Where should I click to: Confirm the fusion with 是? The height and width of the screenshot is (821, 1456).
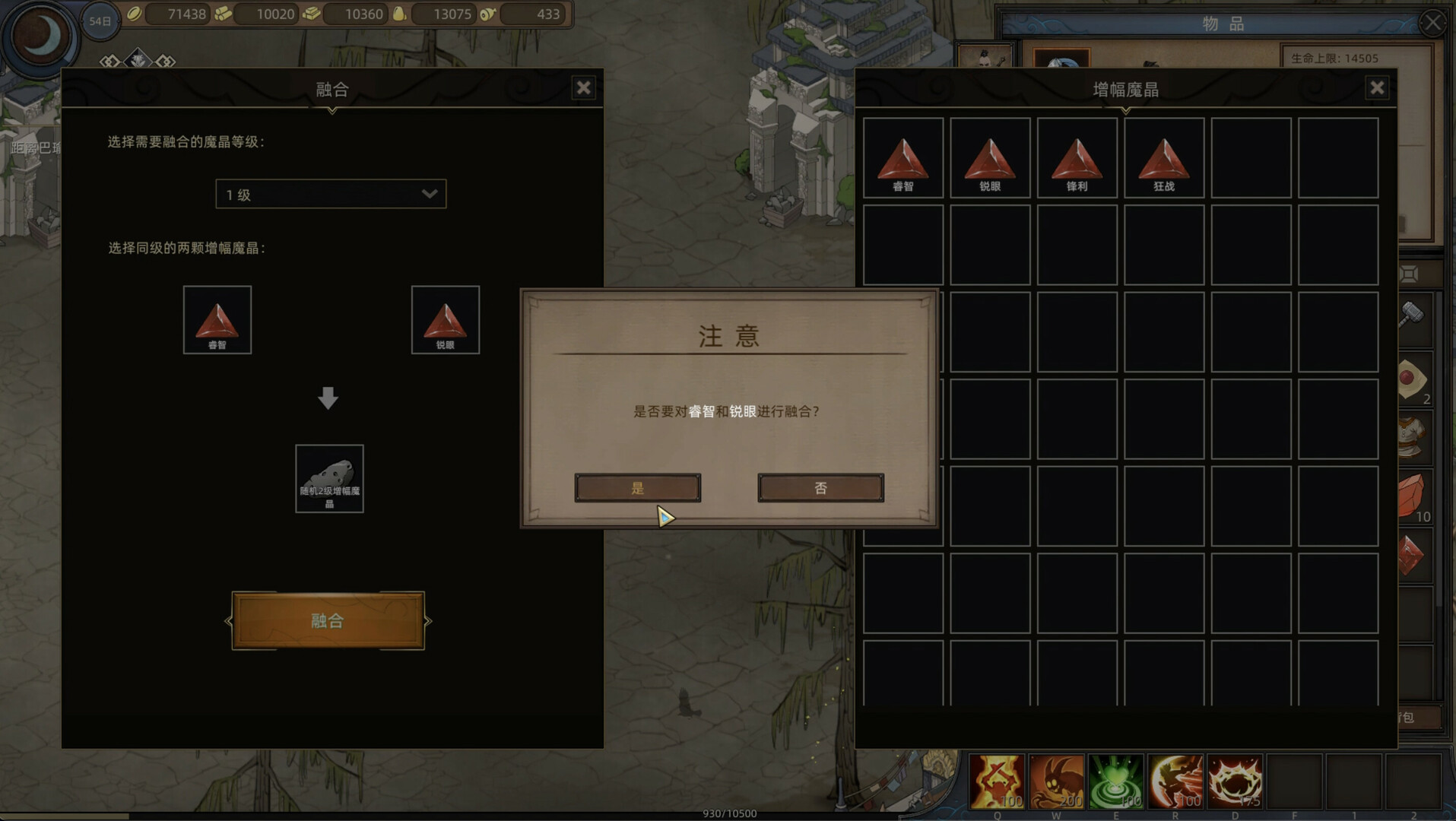(x=637, y=488)
